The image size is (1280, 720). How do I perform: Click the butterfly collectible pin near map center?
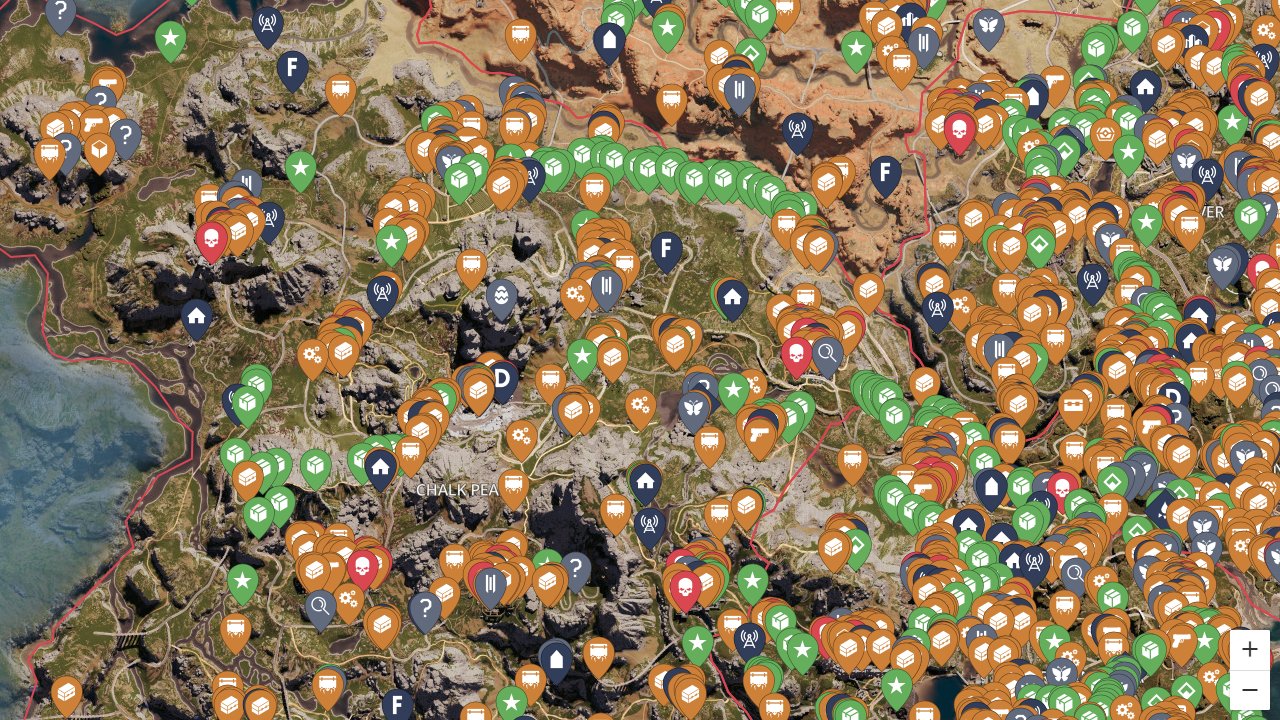pos(693,409)
